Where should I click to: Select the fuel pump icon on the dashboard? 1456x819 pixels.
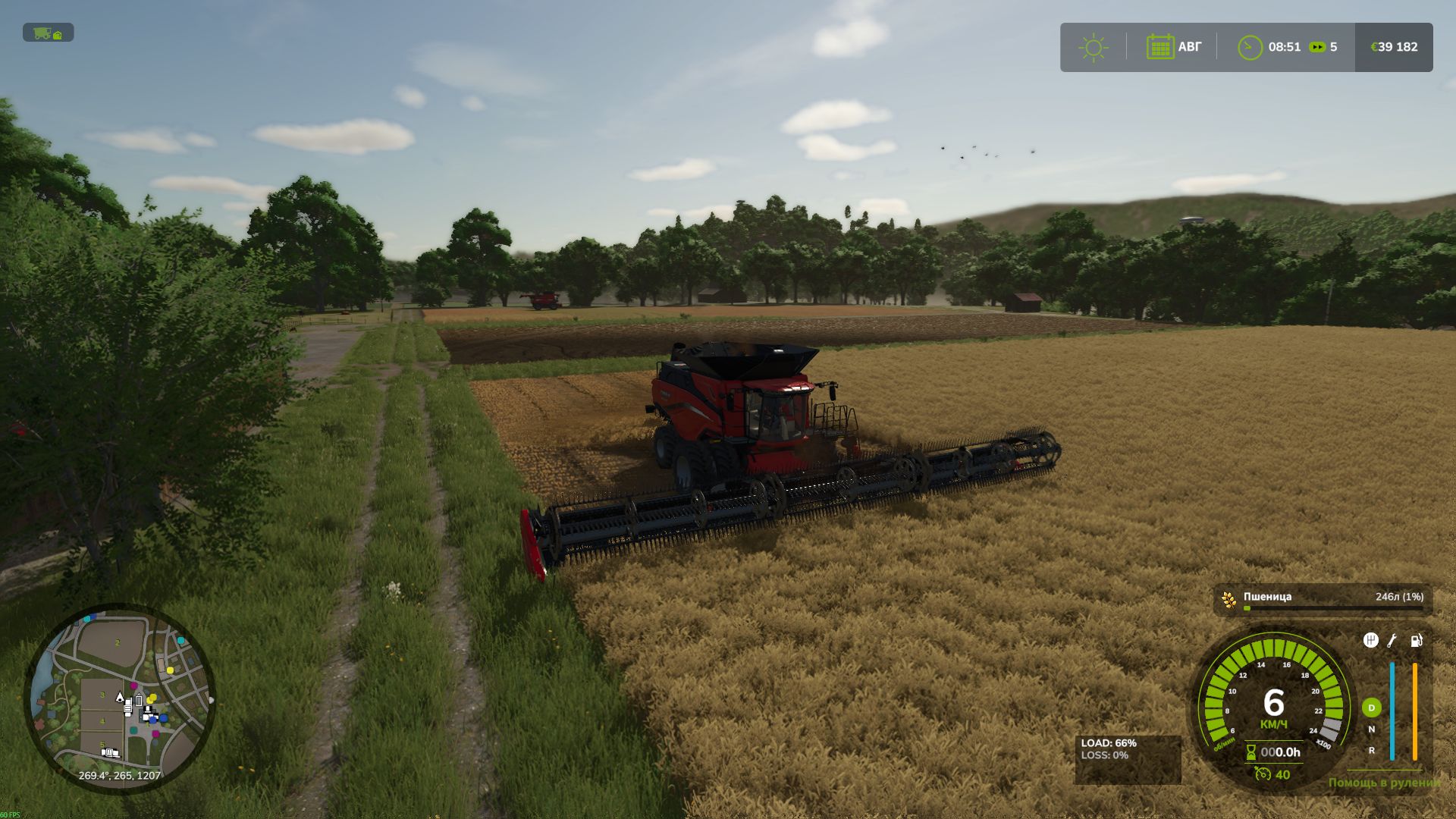[1416, 641]
